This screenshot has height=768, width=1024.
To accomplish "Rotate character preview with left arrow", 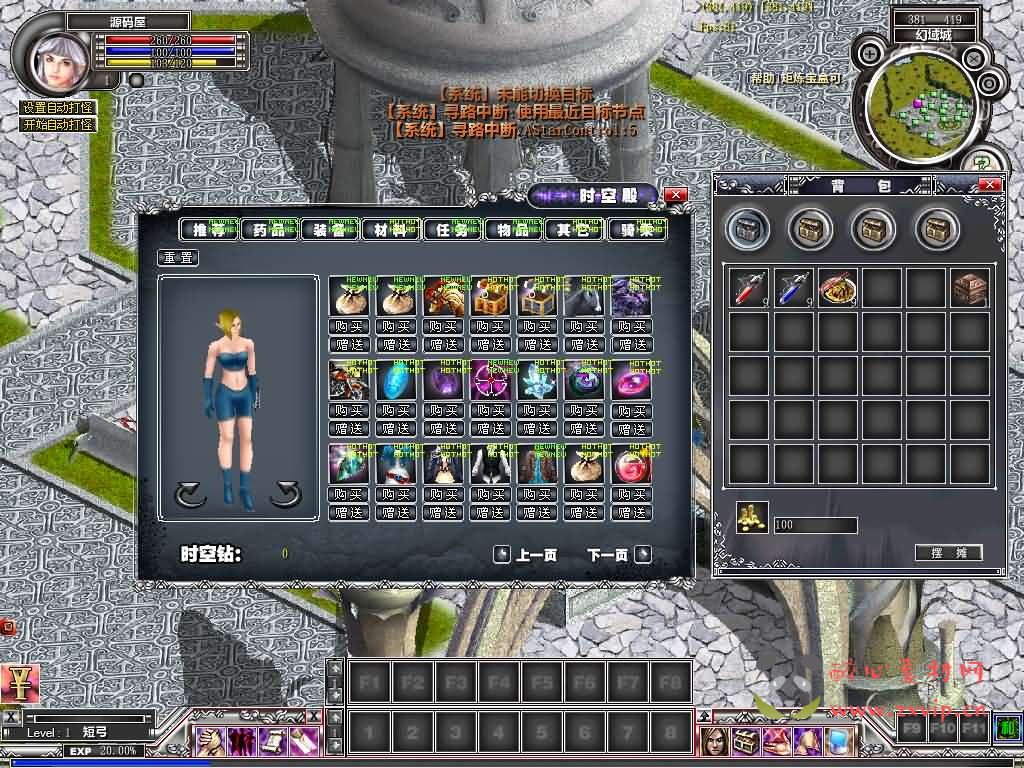I will click(x=190, y=493).
